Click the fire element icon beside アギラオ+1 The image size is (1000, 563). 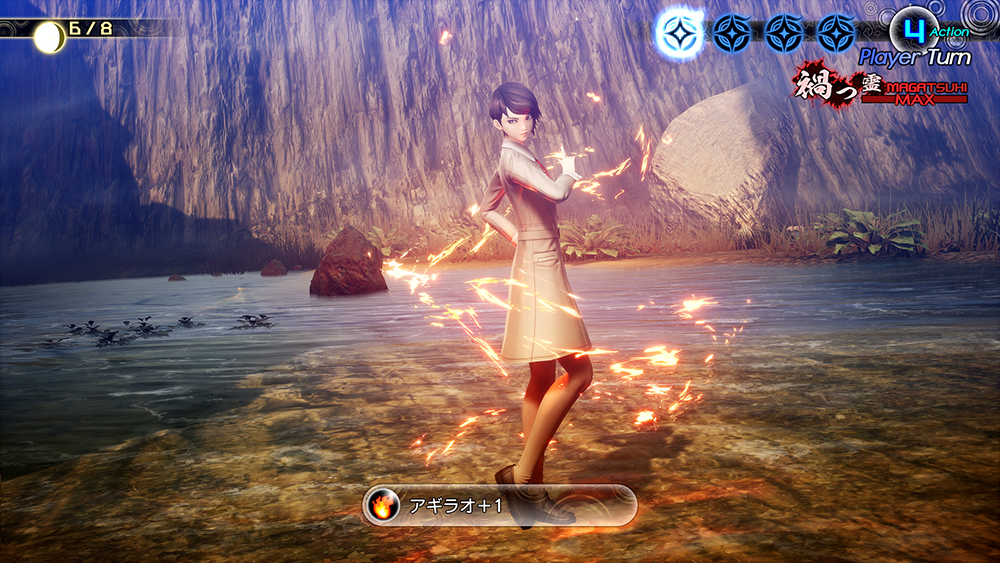[x=383, y=505]
